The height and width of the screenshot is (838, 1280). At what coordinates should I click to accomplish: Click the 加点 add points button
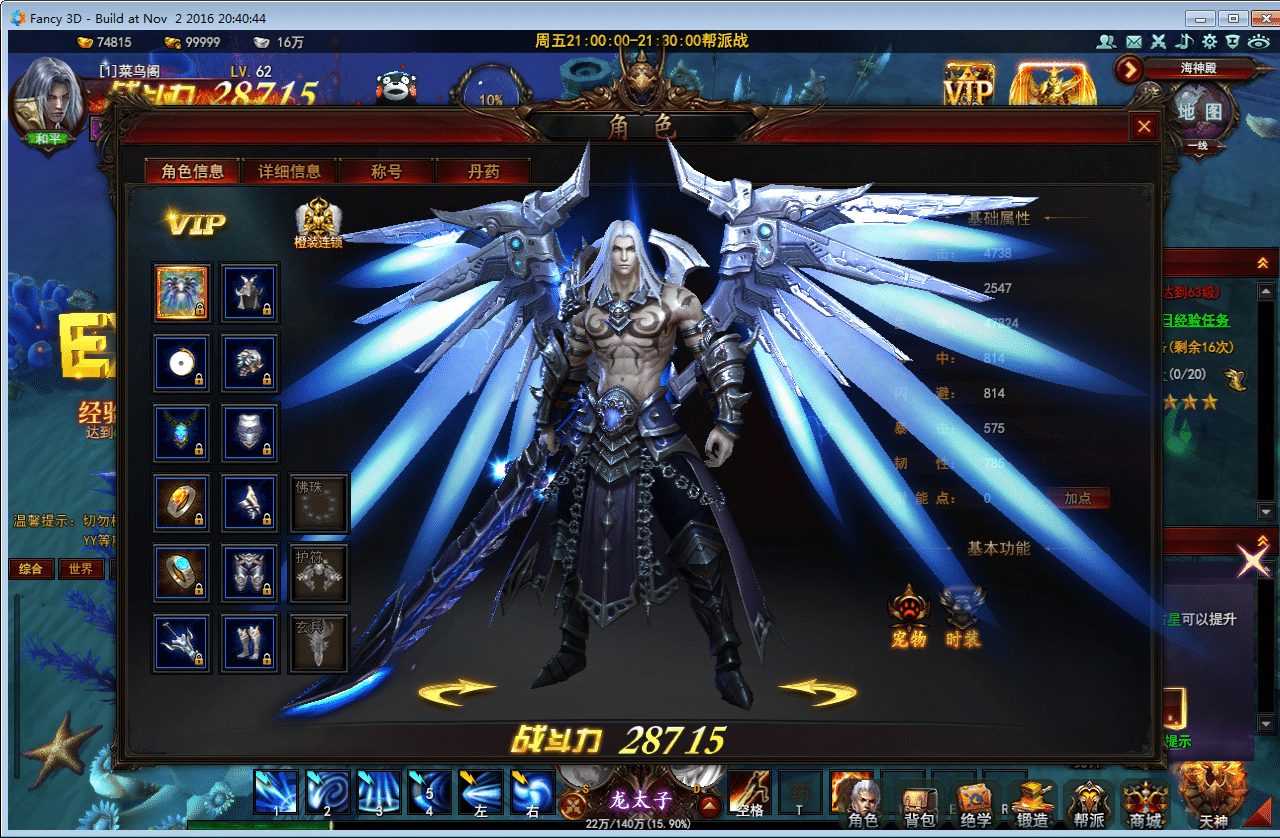[x=1077, y=498]
